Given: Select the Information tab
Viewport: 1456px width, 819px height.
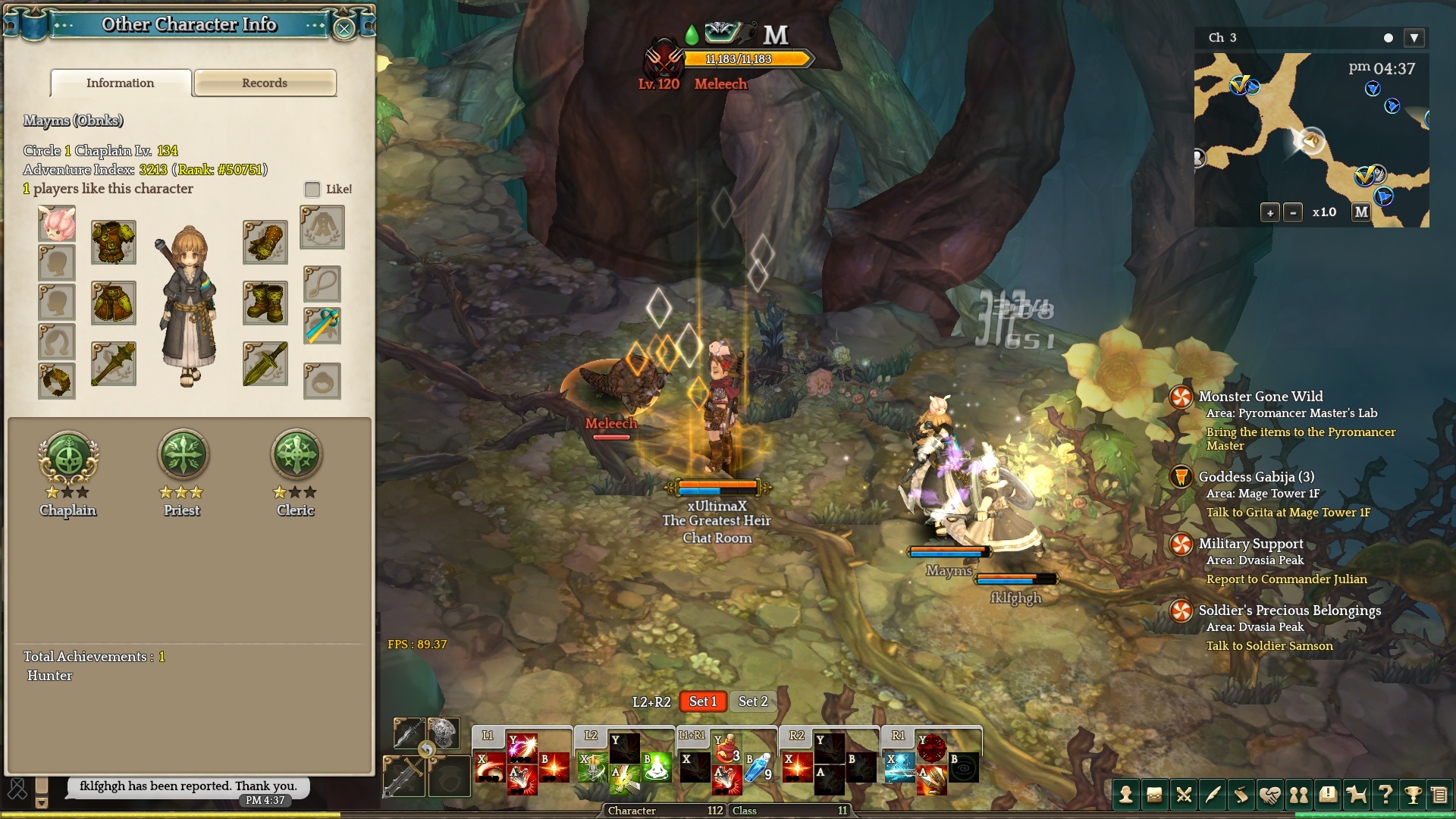Looking at the screenshot, I should pyautogui.click(x=121, y=83).
